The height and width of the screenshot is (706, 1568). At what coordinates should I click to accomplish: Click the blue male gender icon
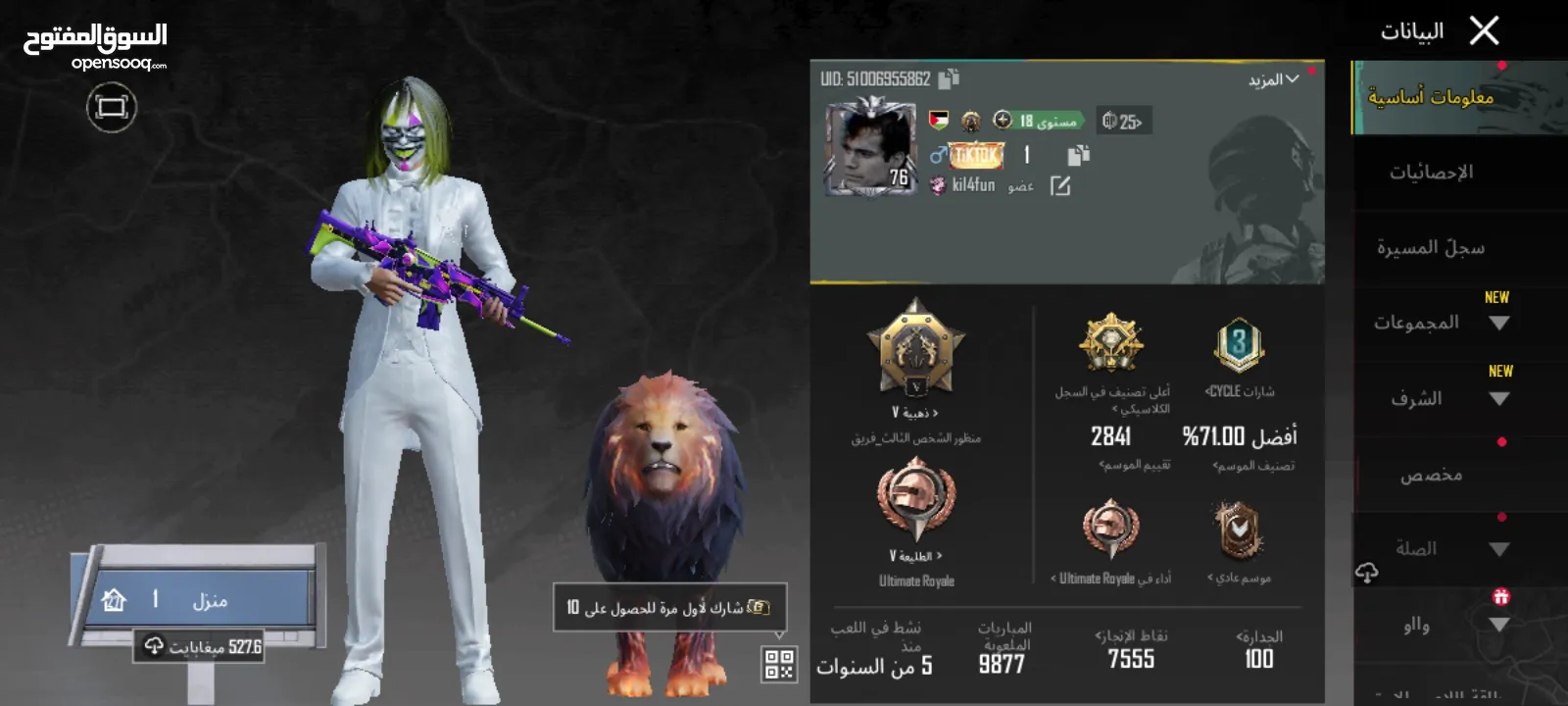click(938, 156)
